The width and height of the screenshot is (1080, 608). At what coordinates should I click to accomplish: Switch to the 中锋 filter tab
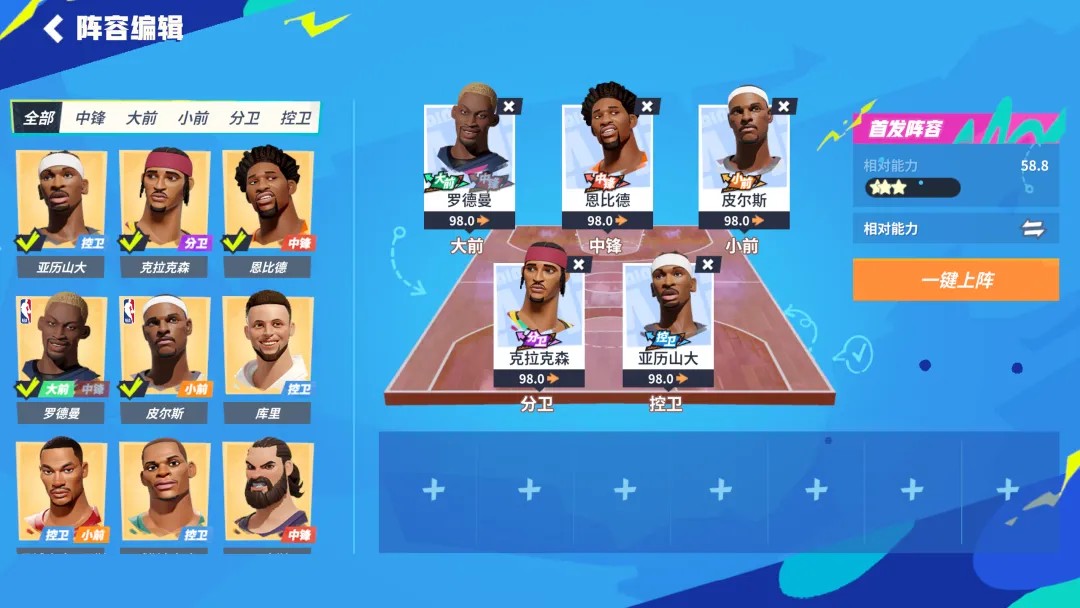[x=90, y=118]
